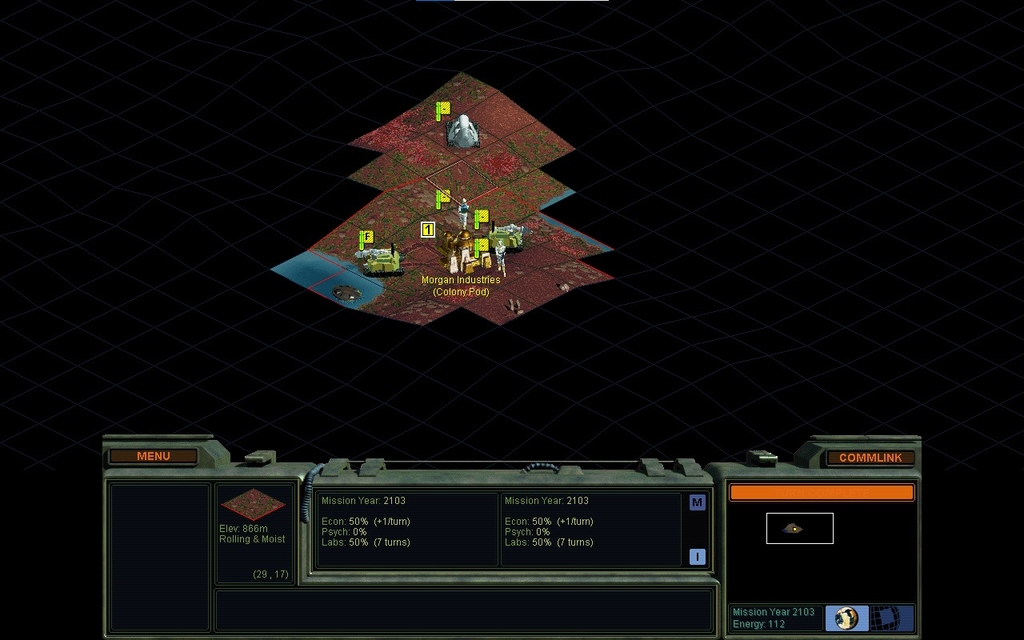1024x640 pixels.
Task: Open the COMMLINK panel
Action: (870, 457)
